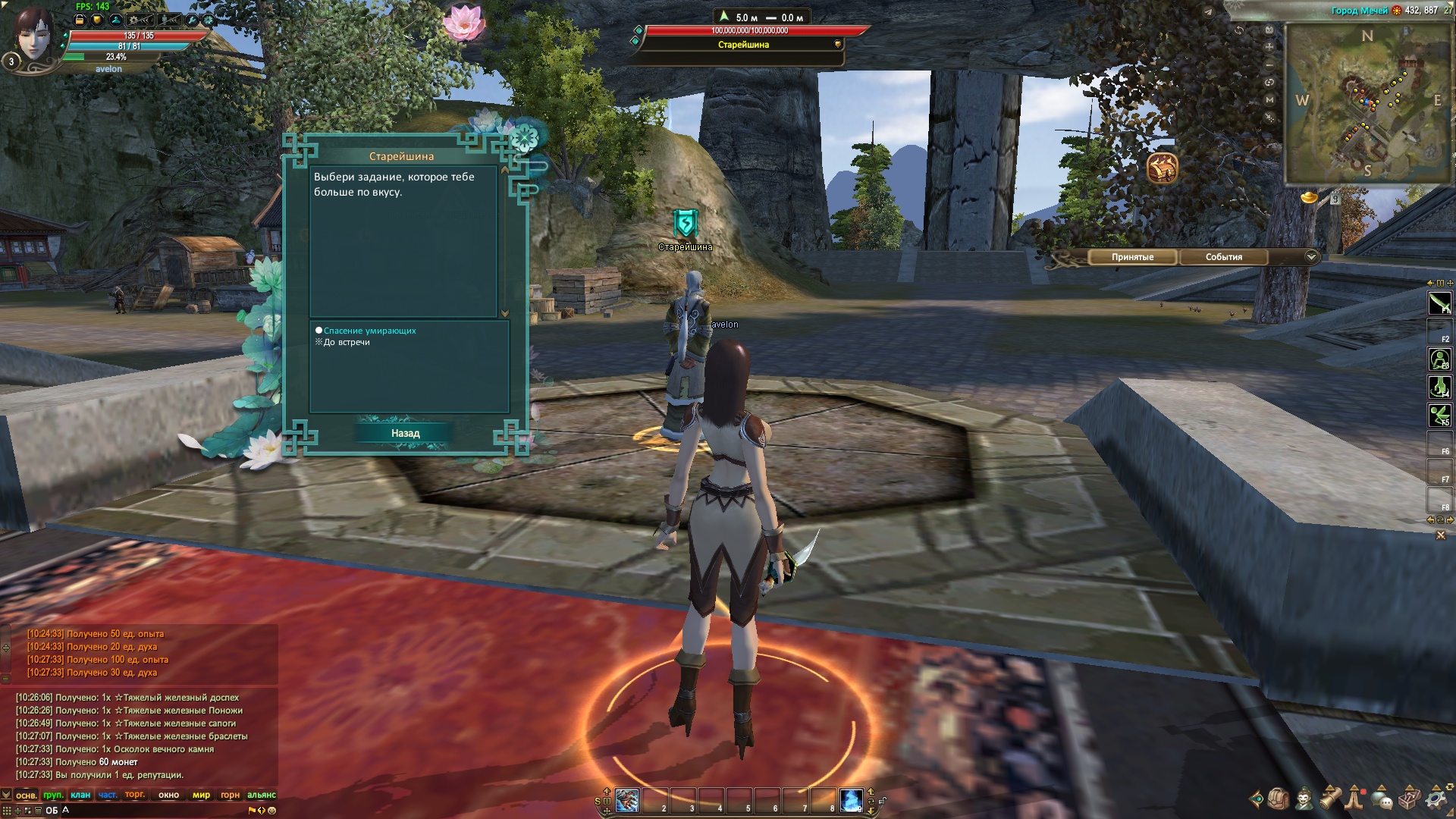Click the 'Назад' back button
The width and height of the screenshot is (1456, 819).
point(405,433)
